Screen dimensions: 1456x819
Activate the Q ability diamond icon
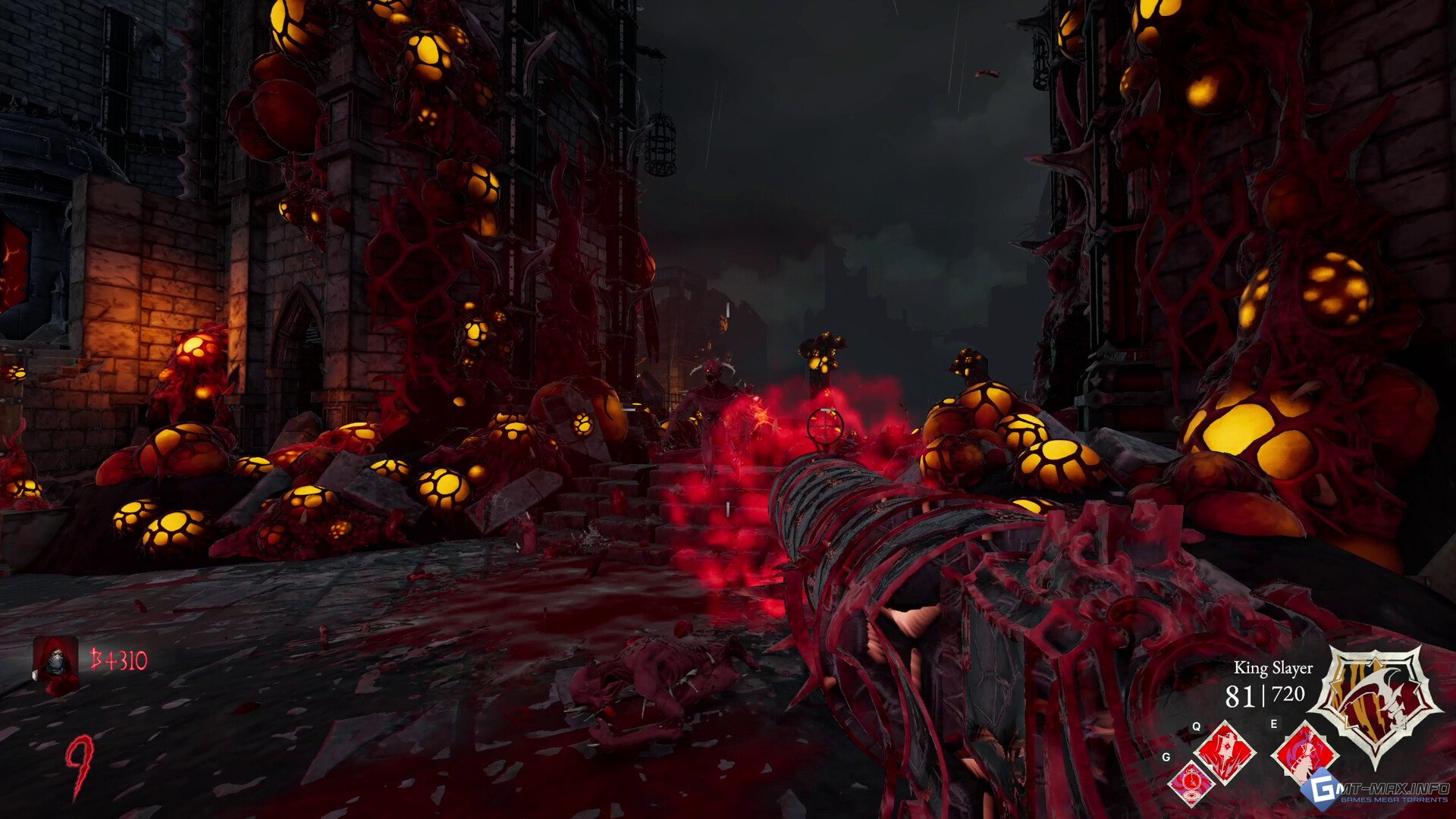click(1225, 752)
